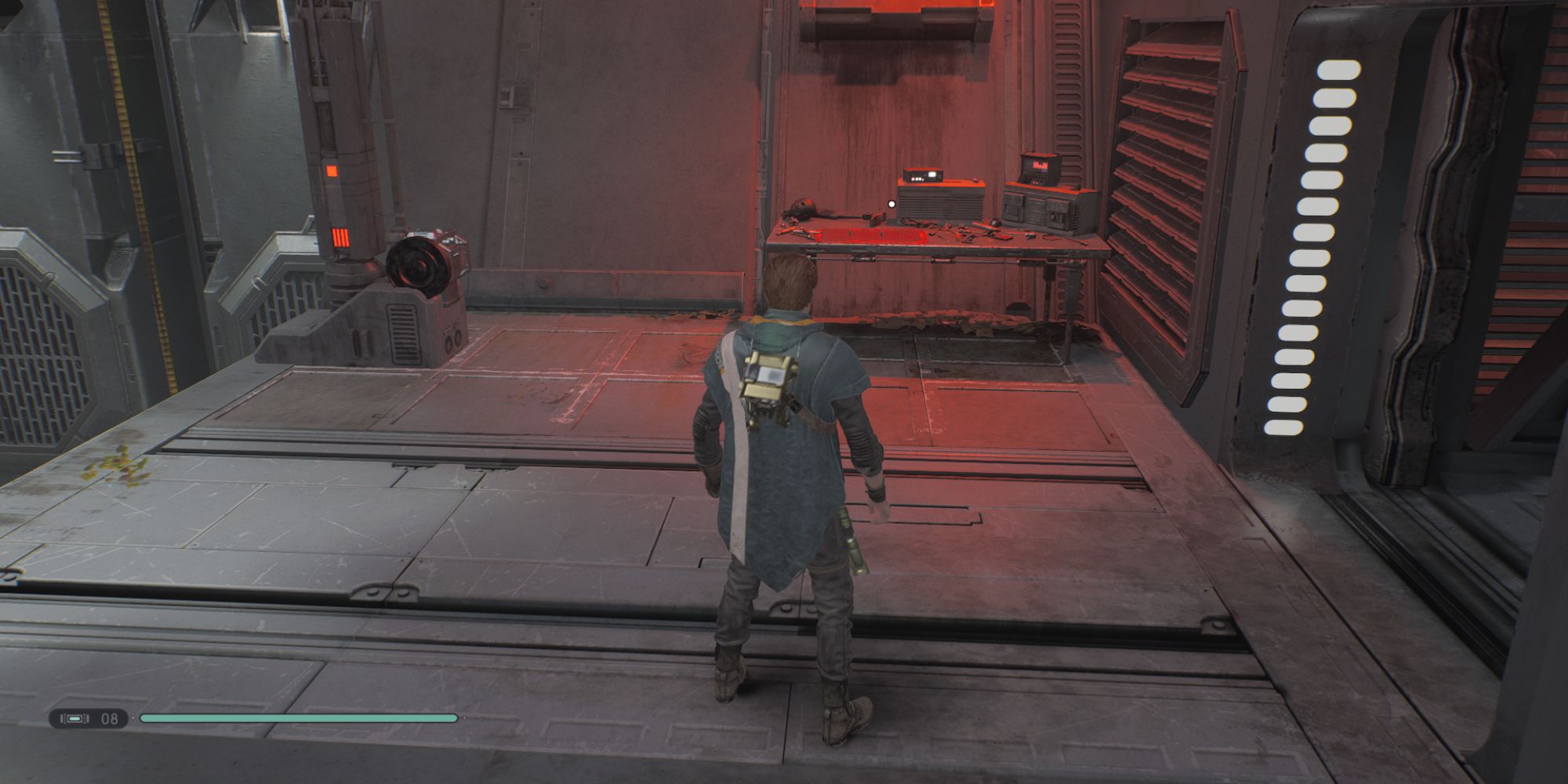Screen dimensions: 1568x784
Task: Click the small monitor screen on the workbench
Action: [933, 174]
